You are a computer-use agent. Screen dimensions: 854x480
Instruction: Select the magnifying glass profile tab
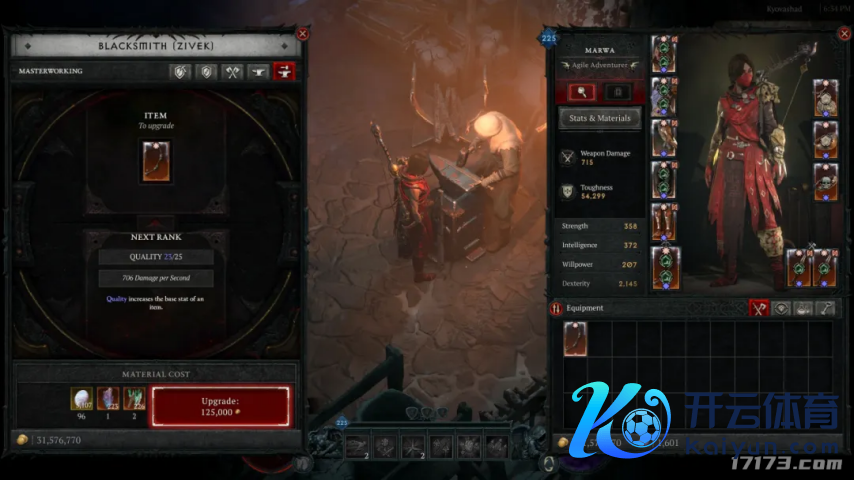coord(582,92)
